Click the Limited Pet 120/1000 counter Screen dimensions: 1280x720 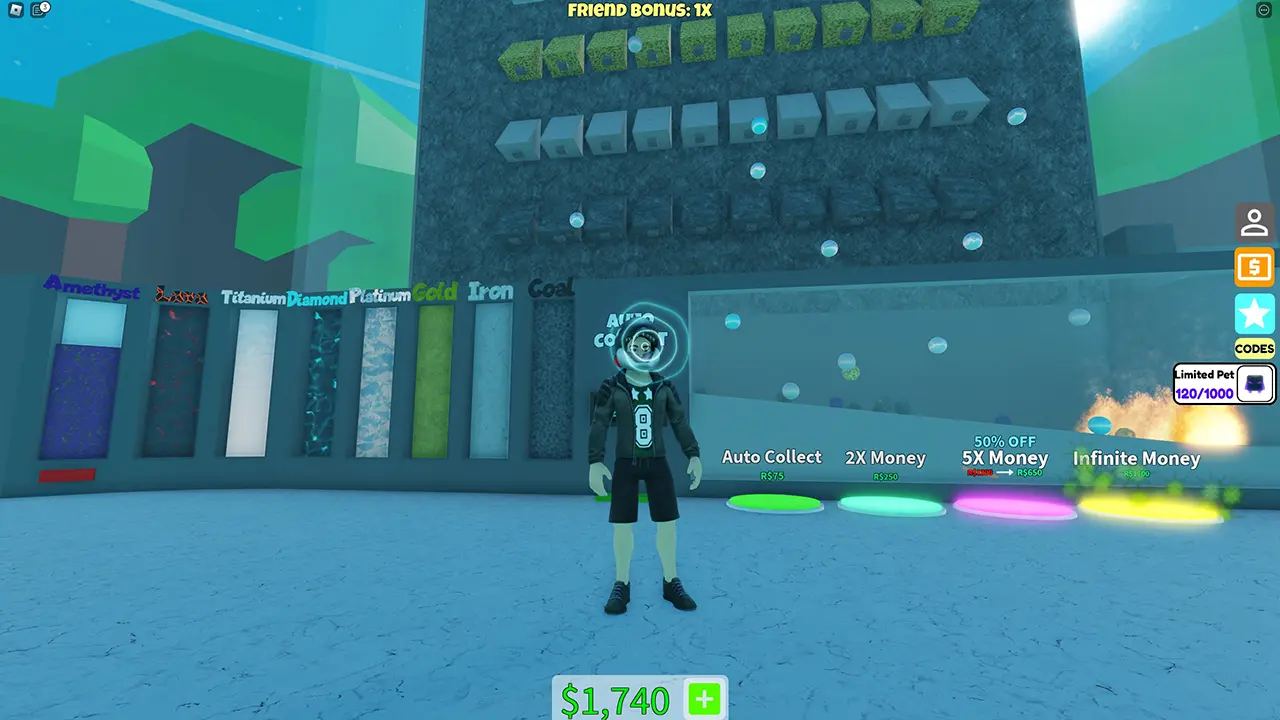click(x=1204, y=393)
